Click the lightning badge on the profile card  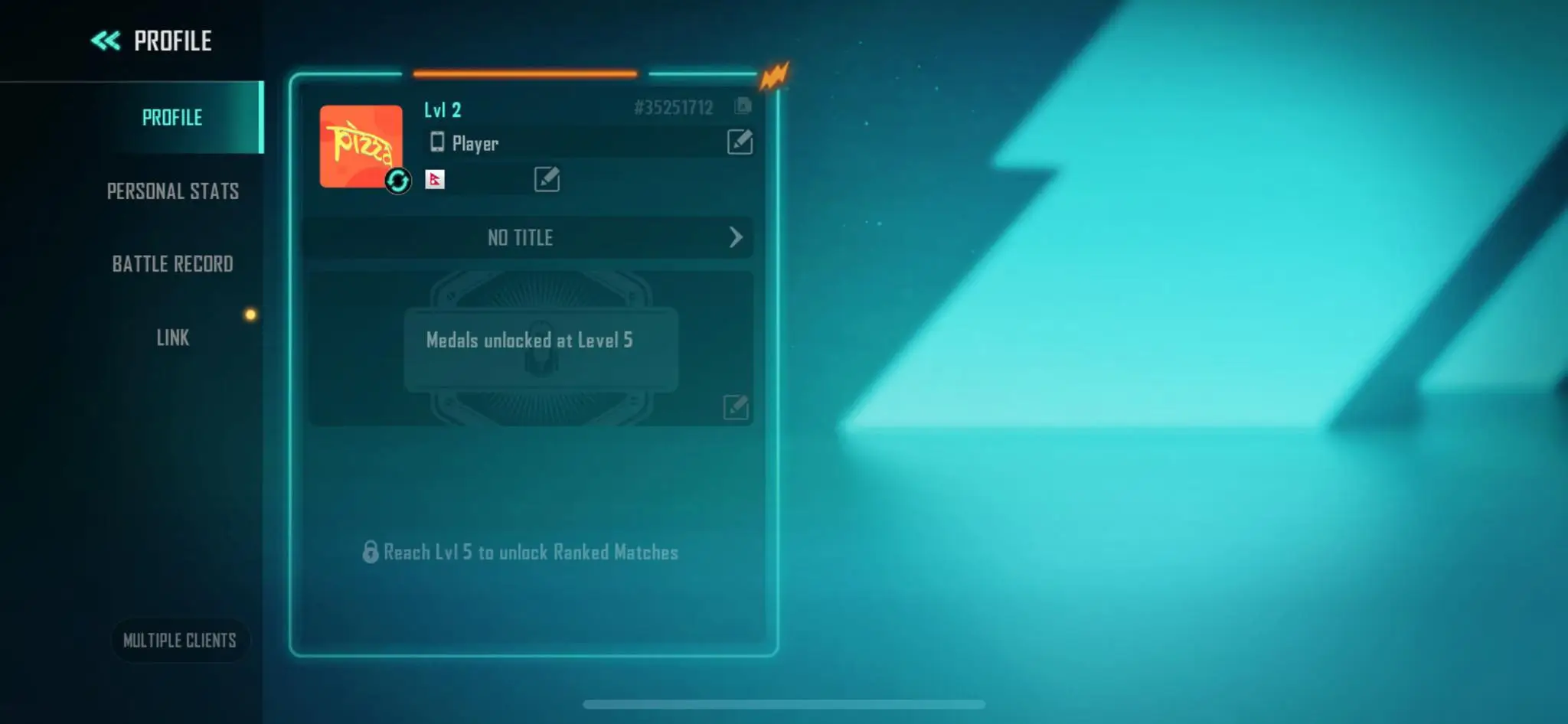[x=775, y=74]
